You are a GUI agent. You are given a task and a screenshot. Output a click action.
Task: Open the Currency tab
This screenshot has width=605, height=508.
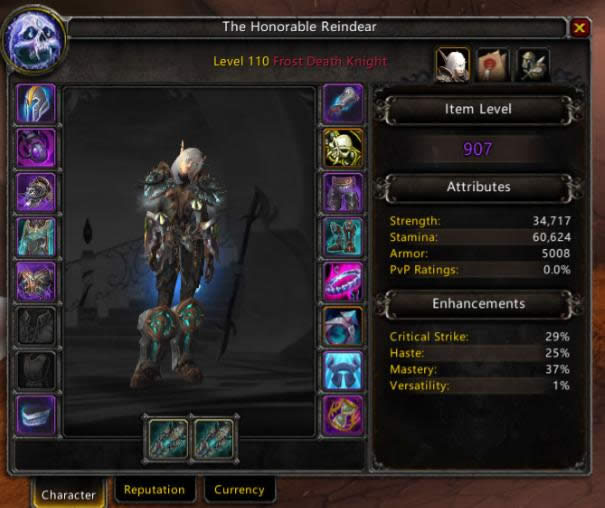pyautogui.click(x=239, y=490)
